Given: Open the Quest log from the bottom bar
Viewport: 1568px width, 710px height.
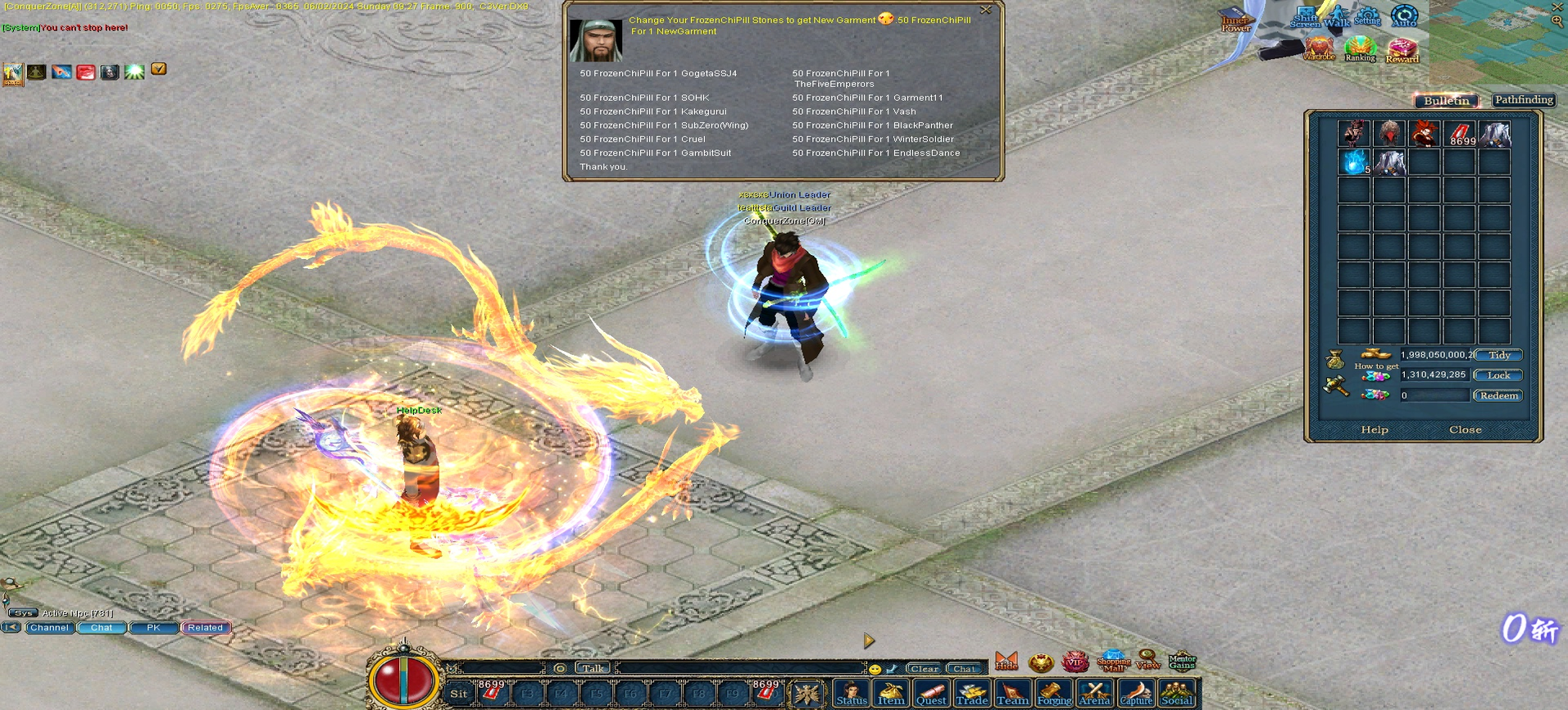Looking at the screenshot, I should pos(931,694).
